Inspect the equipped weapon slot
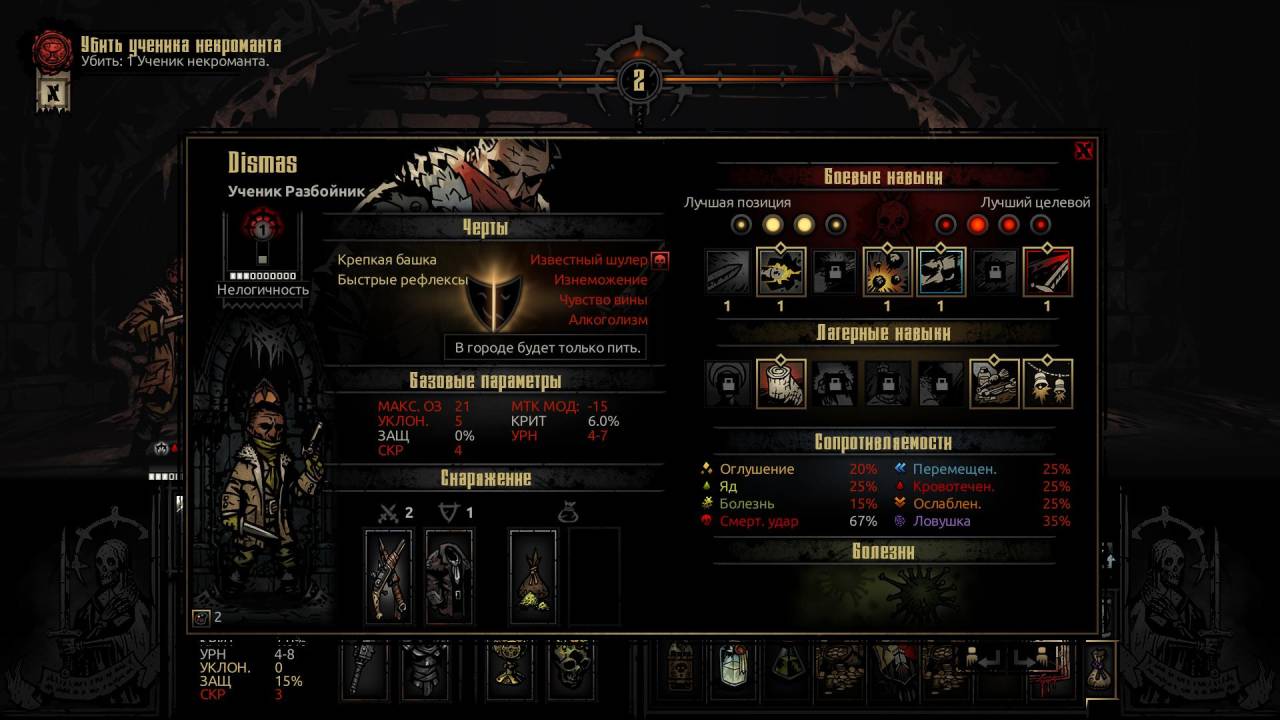This screenshot has height=720, width=1280. pyautogui.click(x=388, y=577)
